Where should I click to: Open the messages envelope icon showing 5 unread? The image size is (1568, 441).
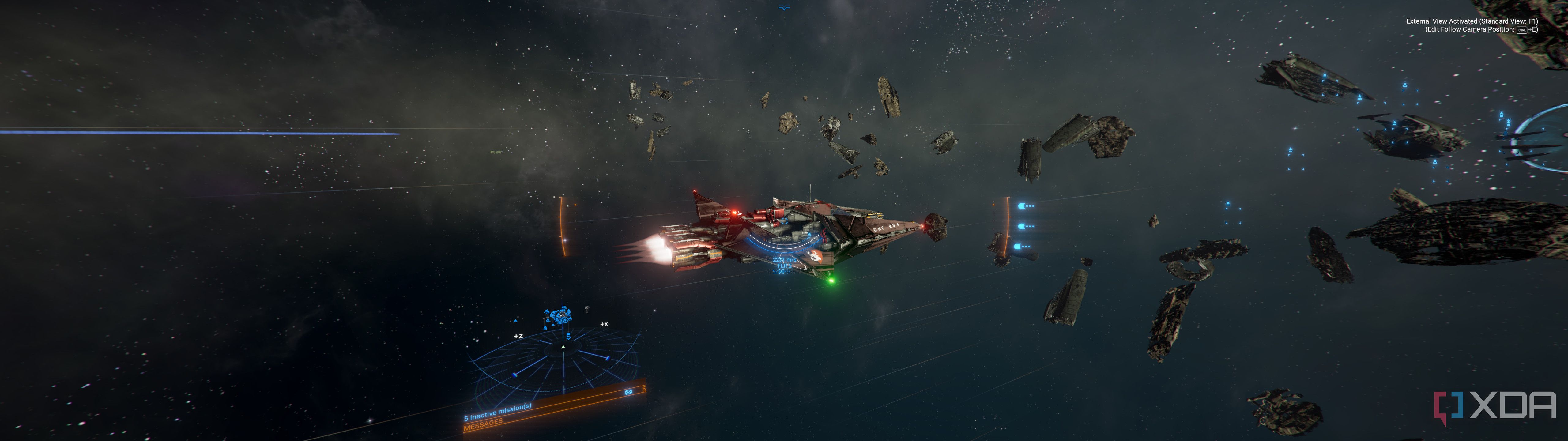(x=628, y=392)
